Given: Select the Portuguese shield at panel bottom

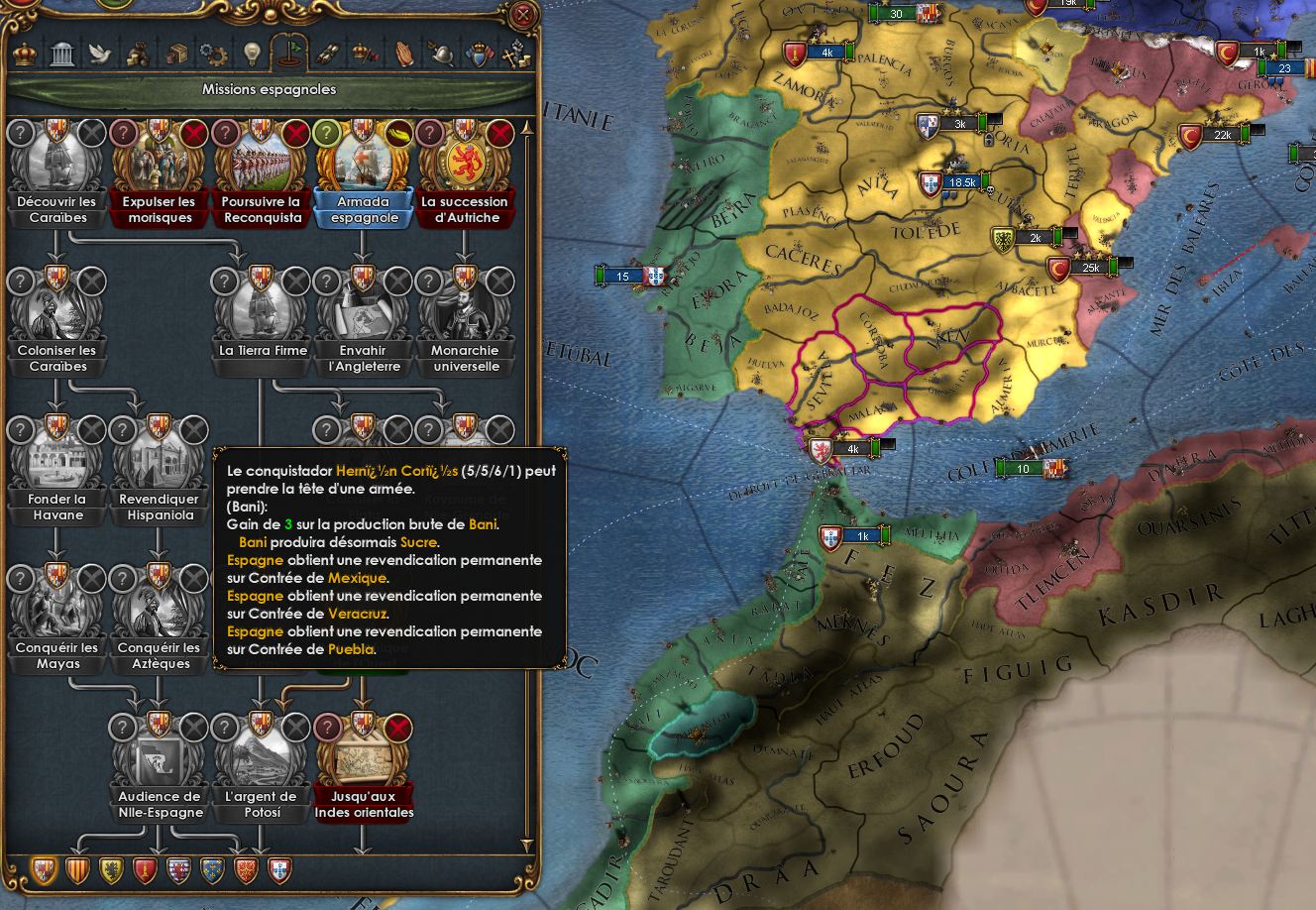Looking at the screenshot, I should point(280,871).
